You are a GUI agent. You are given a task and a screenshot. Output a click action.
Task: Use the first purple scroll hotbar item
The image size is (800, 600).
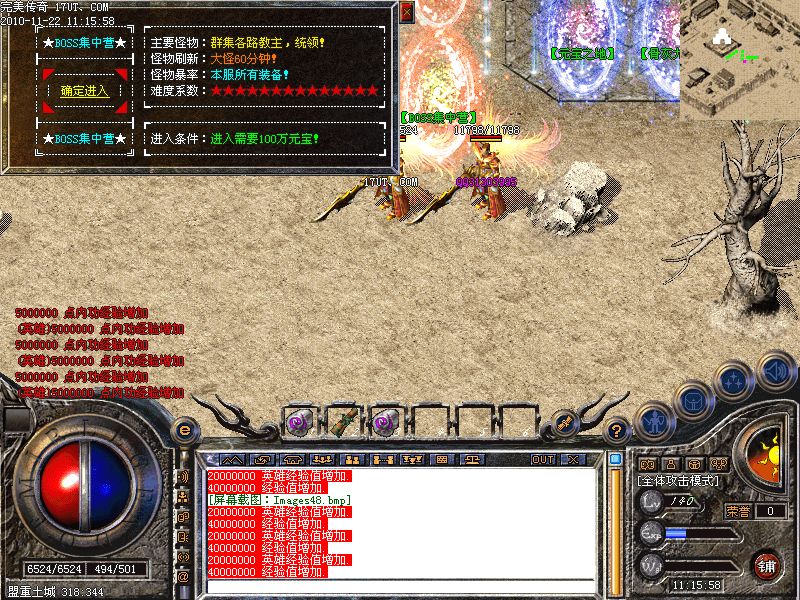click(x=298, y=422)
